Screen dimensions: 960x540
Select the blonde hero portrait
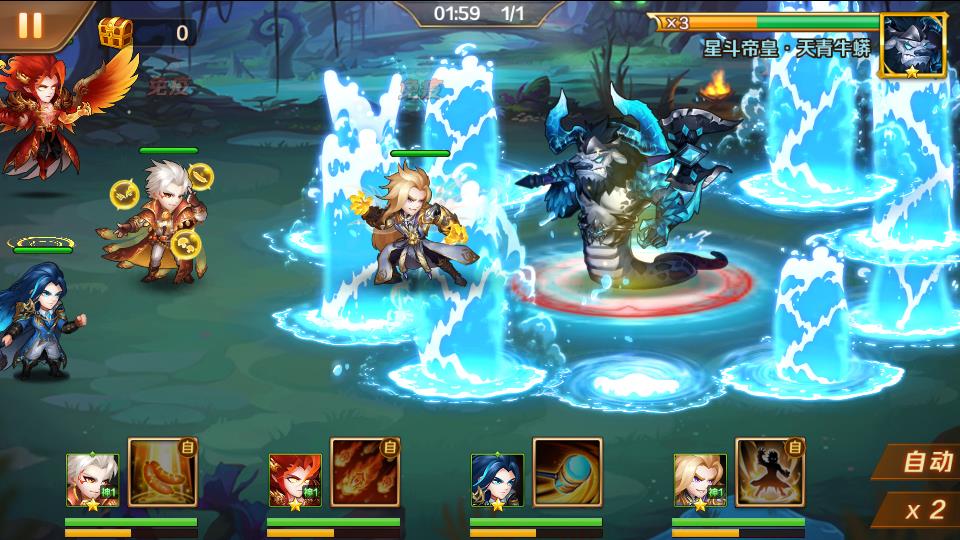click(x=699, y=481)
